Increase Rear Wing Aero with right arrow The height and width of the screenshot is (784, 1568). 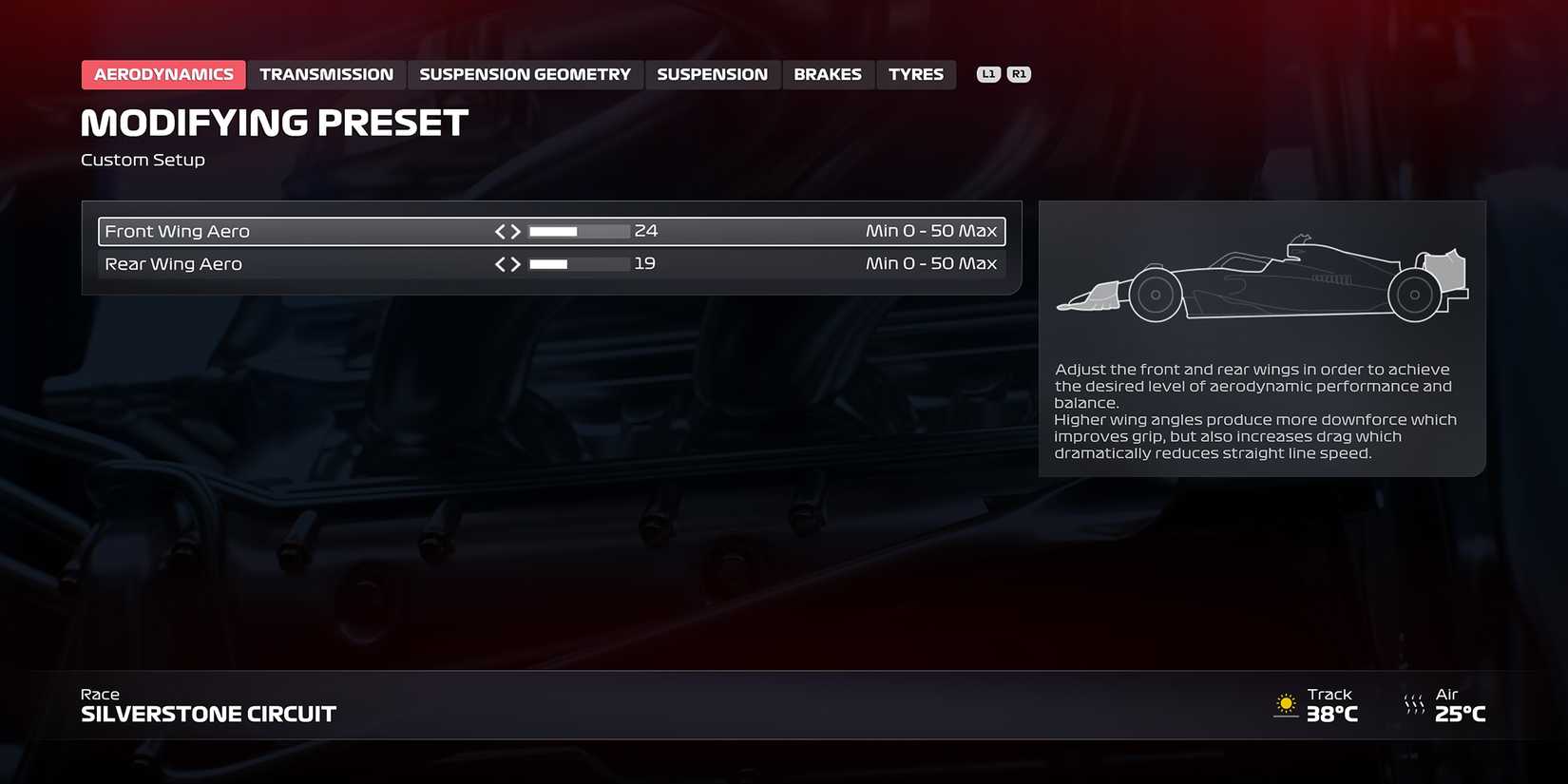[x=516, y=263]
